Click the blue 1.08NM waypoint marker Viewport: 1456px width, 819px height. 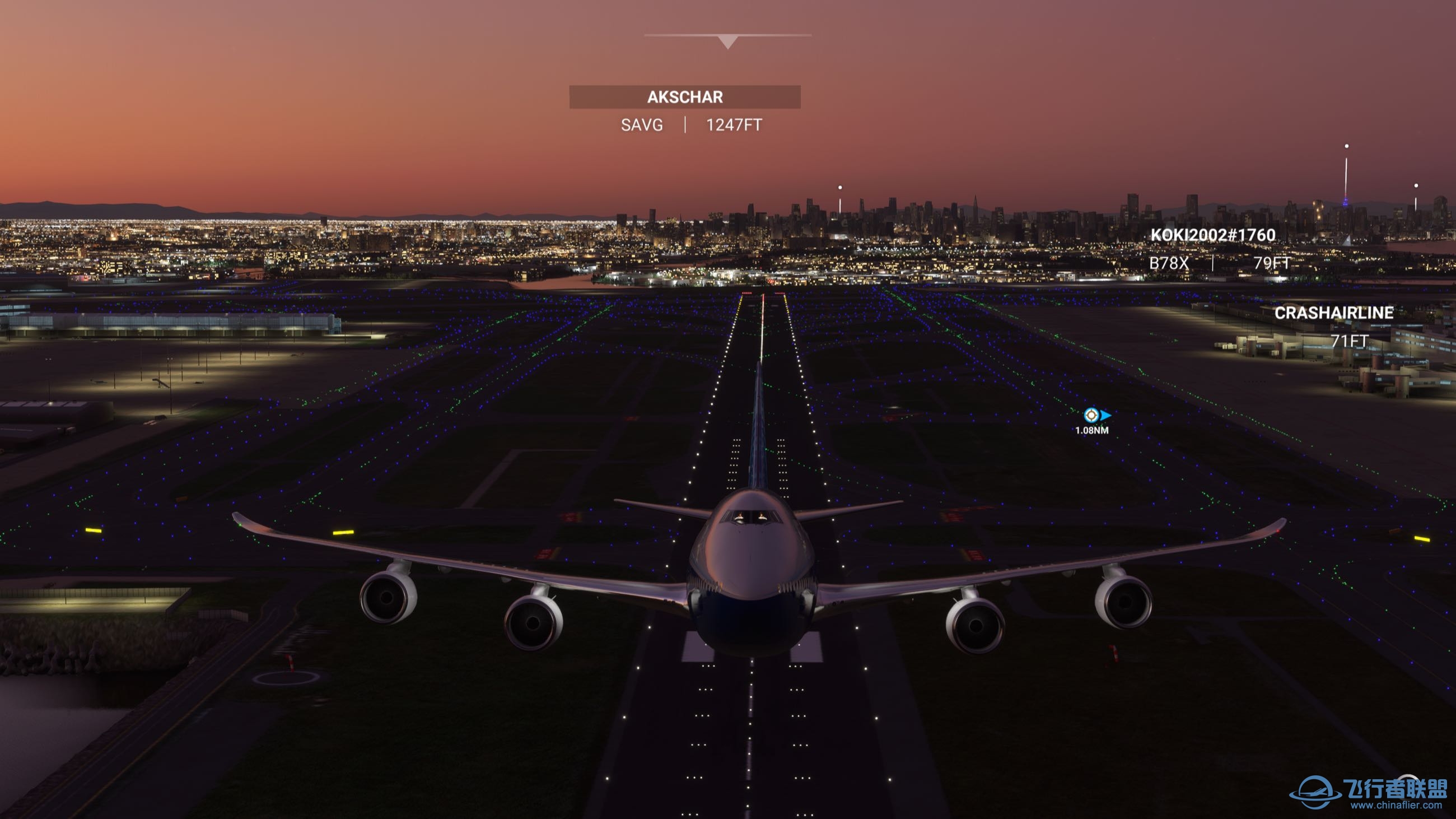click(x=1092, y=416)
